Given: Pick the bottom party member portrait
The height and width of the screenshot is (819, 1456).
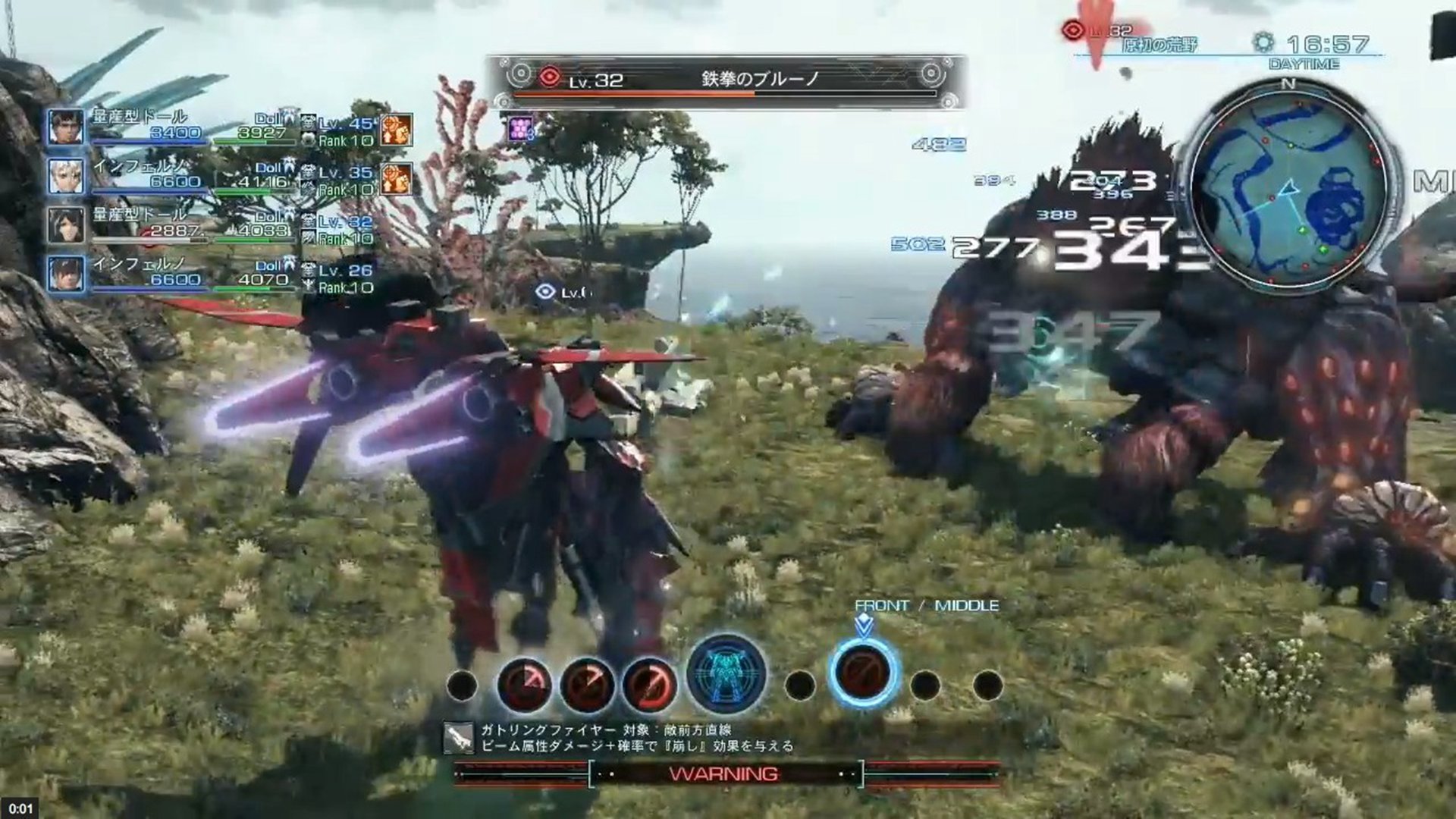Looking at the screenshot, I should (x=66, y=274).
